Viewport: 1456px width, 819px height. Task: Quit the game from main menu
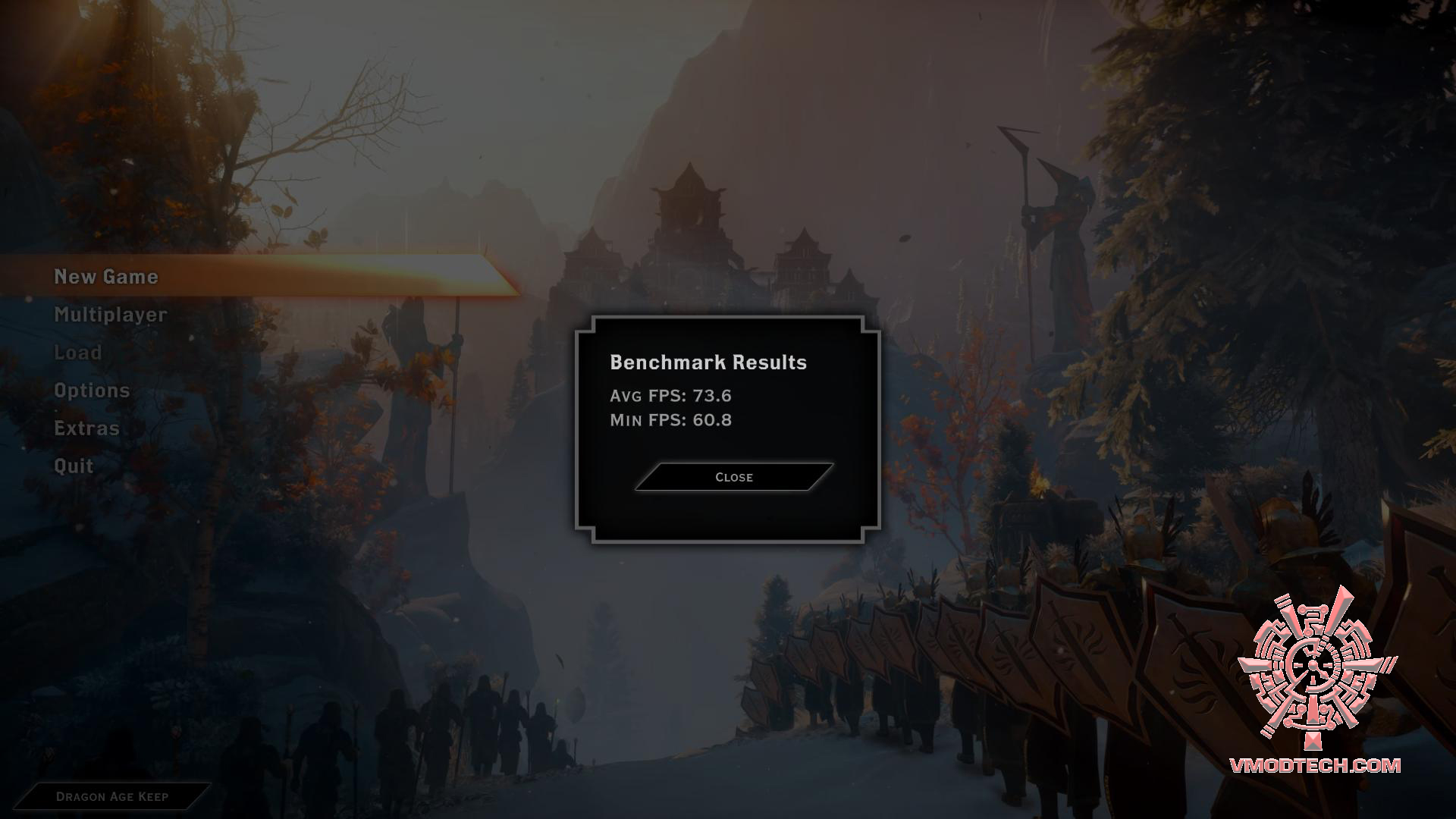(74, 466)
